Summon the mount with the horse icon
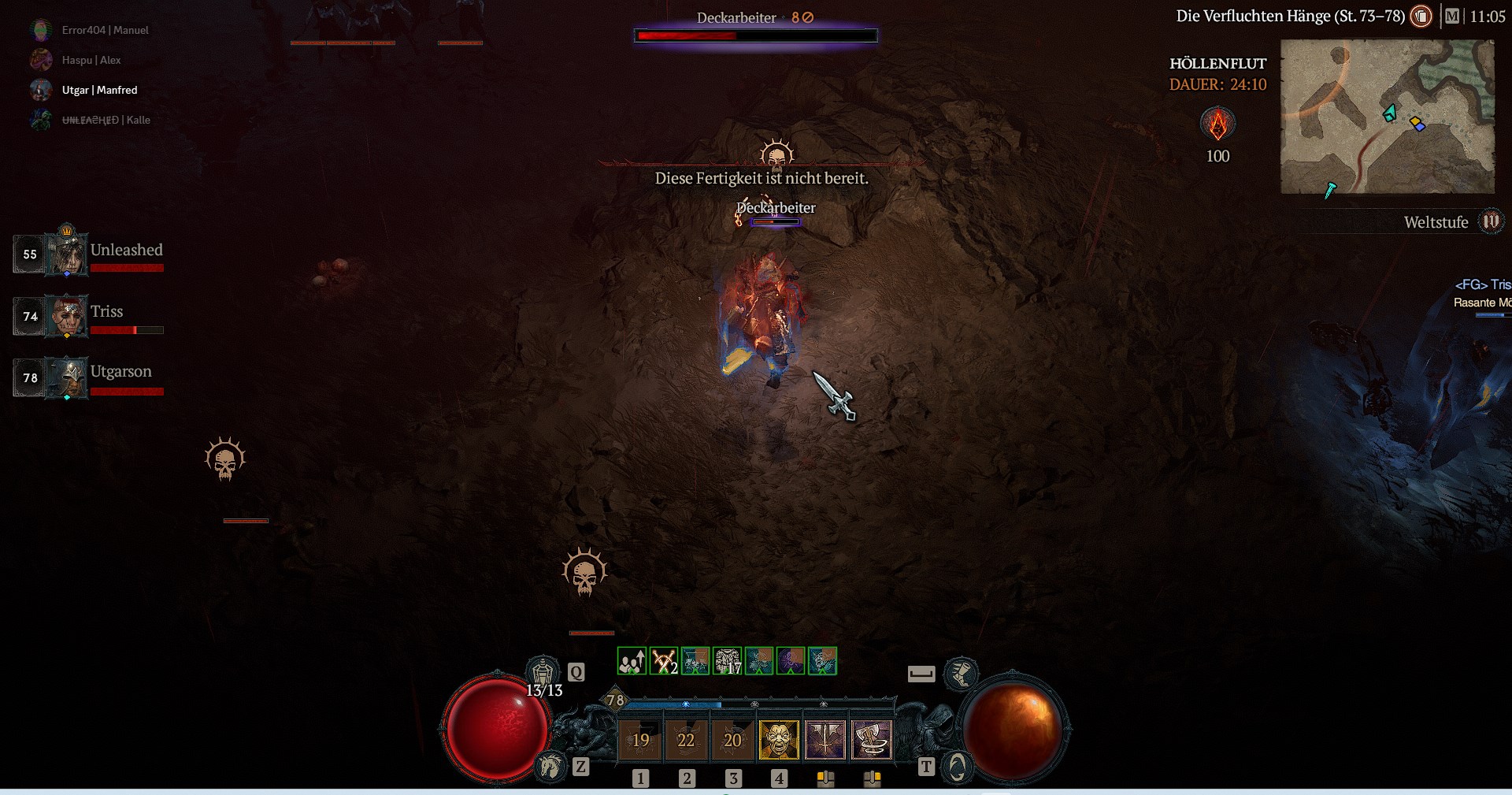1512x795 pixels. tap(550, 766)
